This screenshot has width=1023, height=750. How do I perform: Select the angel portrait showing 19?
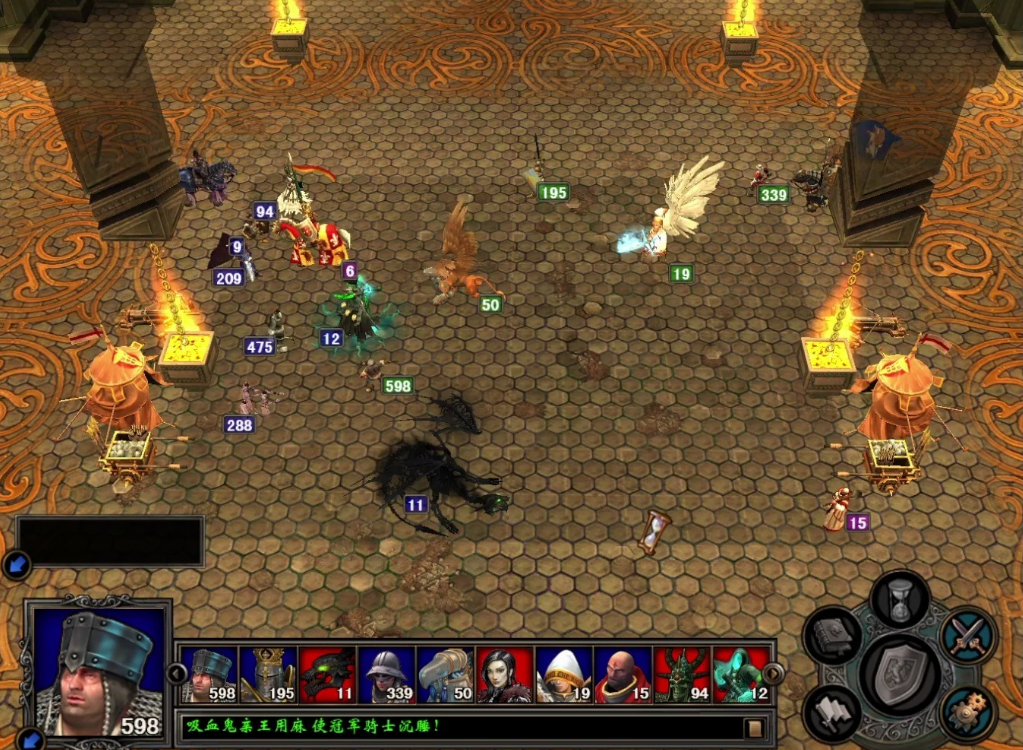click(x=564, y=675)
